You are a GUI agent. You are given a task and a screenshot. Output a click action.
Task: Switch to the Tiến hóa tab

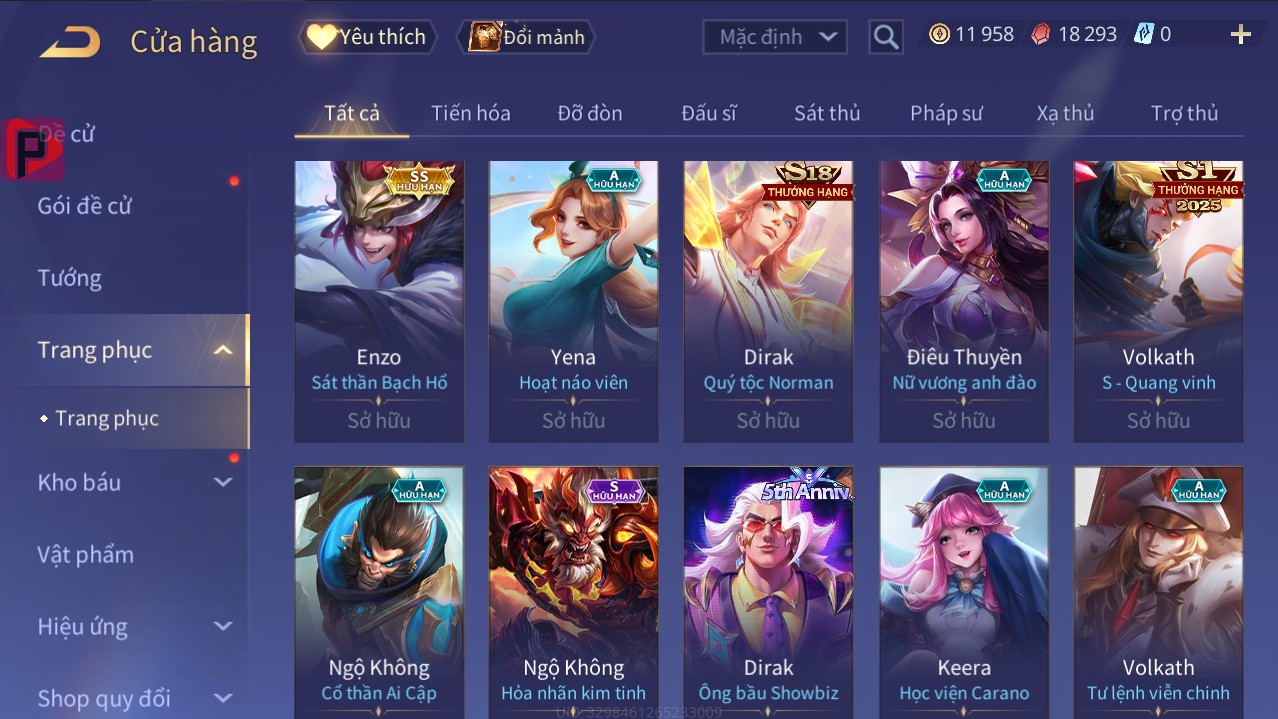pos(470,113)
